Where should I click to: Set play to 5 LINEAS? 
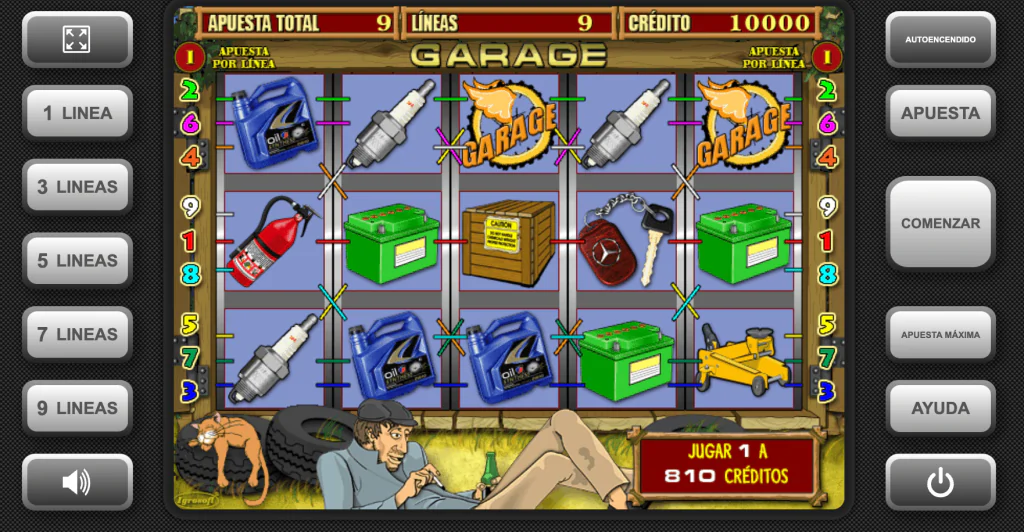77,261
